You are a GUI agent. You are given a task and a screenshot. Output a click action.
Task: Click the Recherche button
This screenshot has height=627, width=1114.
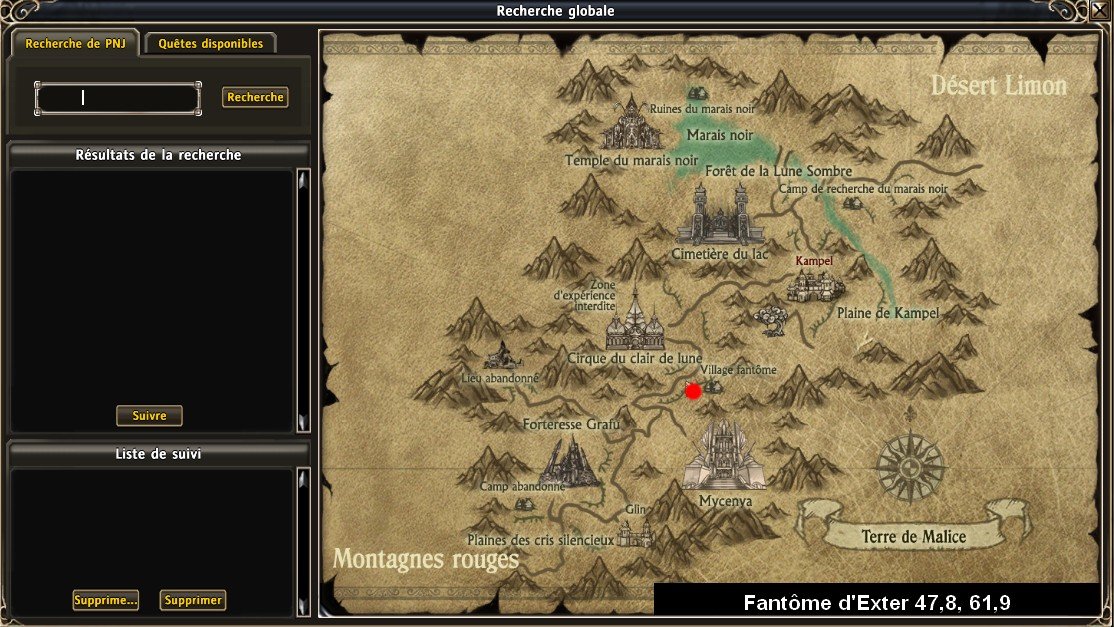(255, 97)
